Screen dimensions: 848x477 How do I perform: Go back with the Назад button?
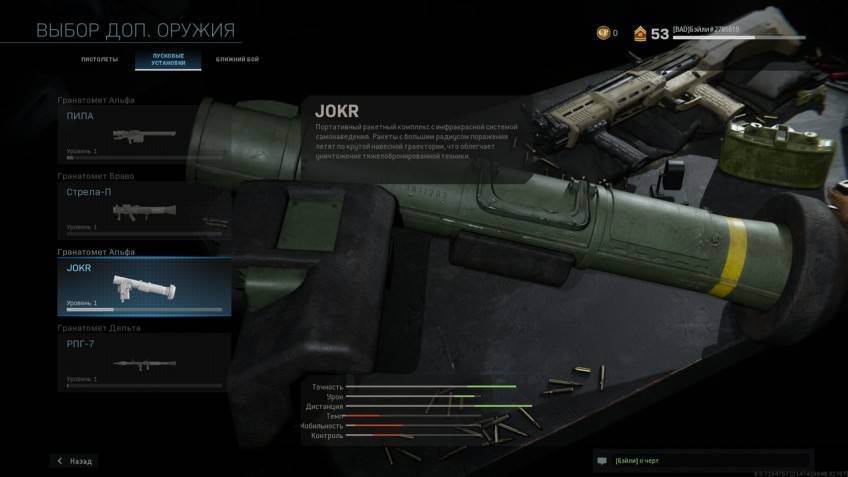(x=75, y=461)
